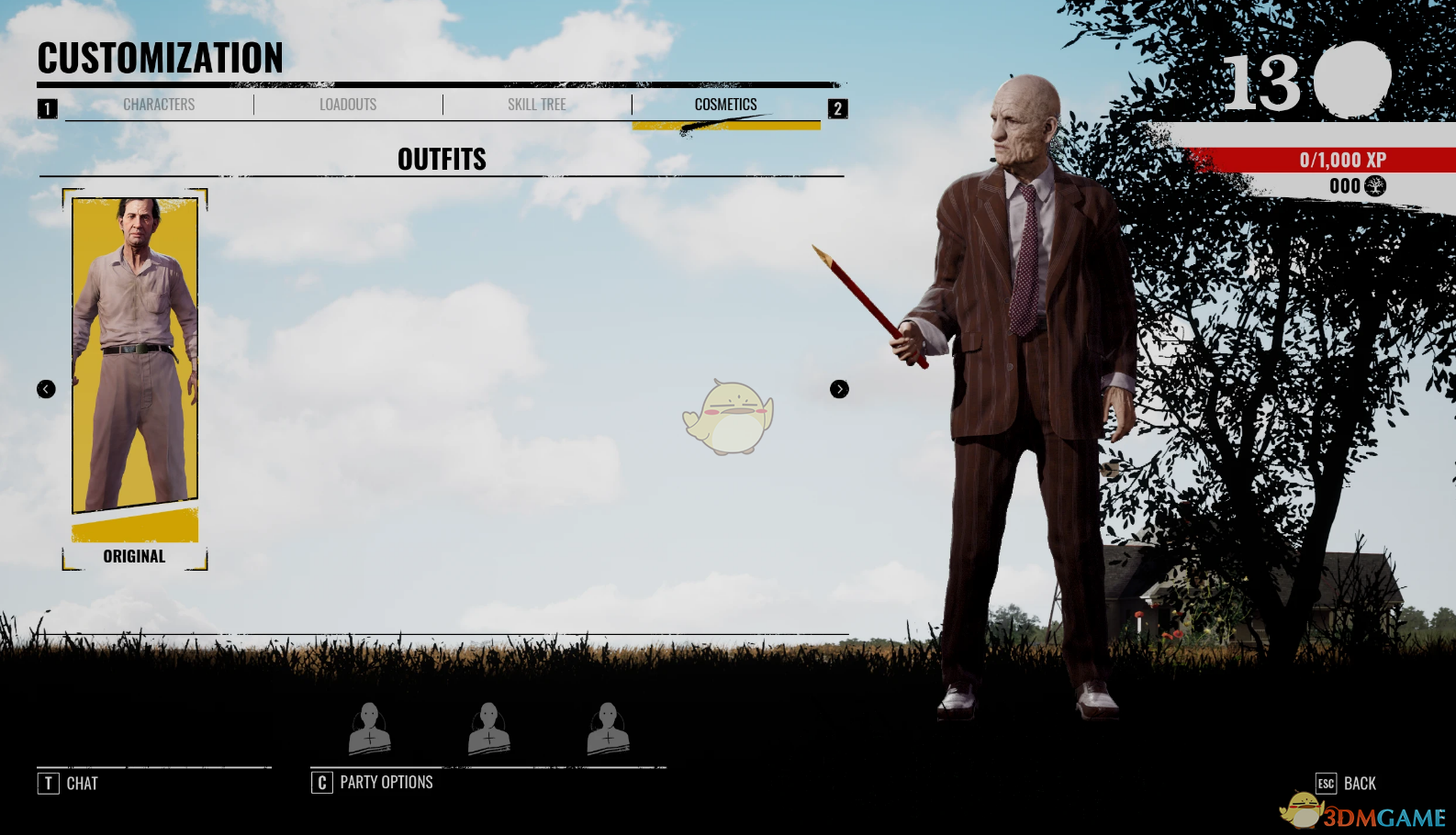This screenshot has width=1456, height=835.
Task: Click BACK to exit customization
Action: coord(1360,783)
